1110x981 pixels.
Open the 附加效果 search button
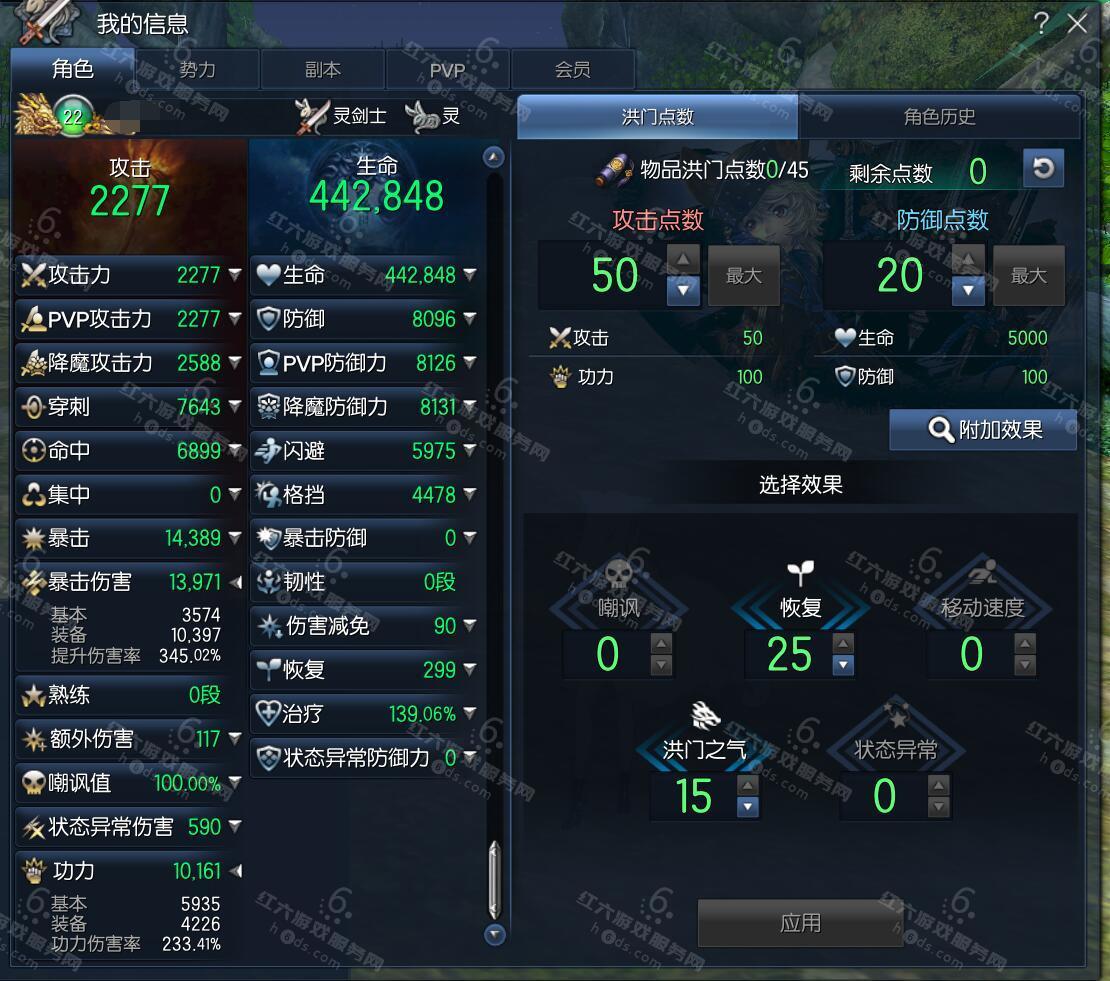coord(983,430)
